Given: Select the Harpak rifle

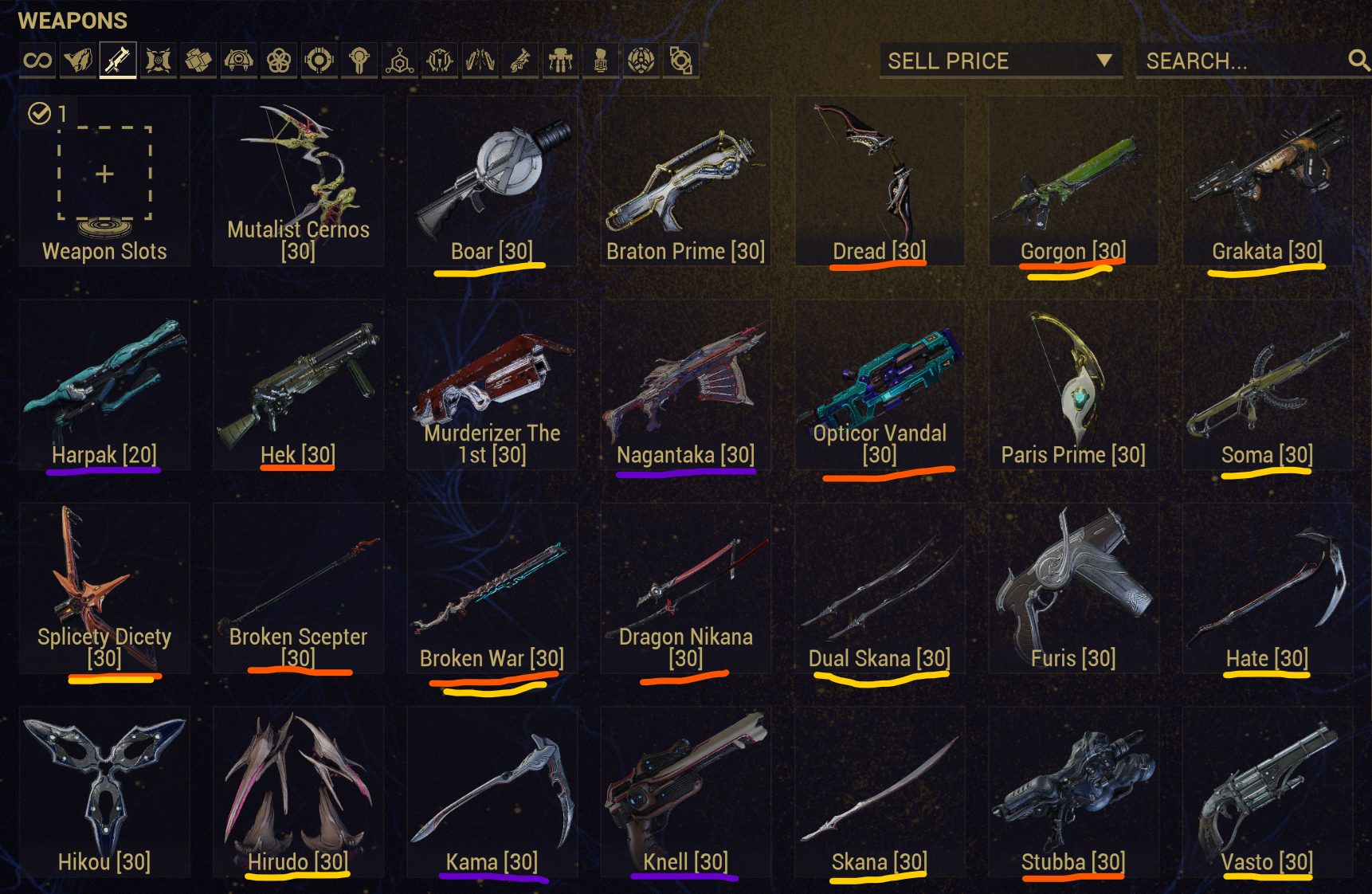Looking at the screenshot, I should [x=104, y=385].
